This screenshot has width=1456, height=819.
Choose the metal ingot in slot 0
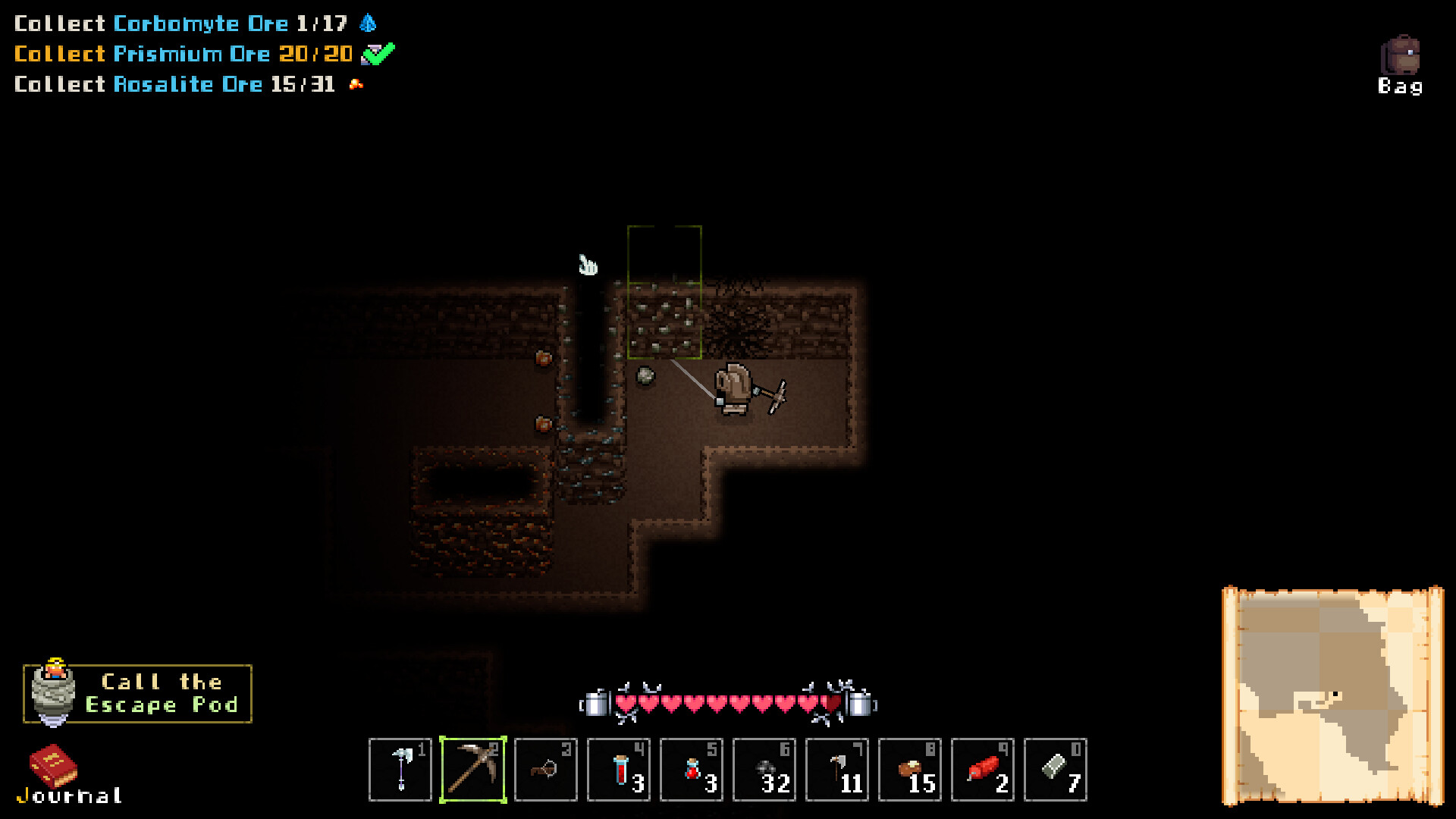click(1055, 770)
